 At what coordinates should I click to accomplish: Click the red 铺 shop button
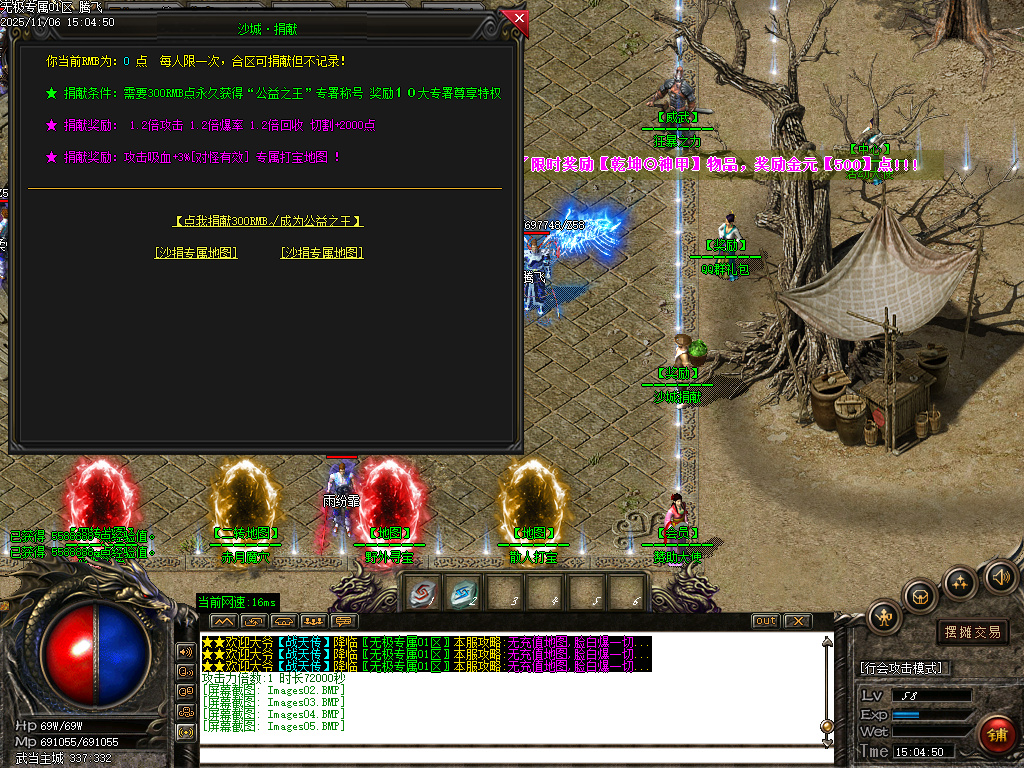pos(997,735)
